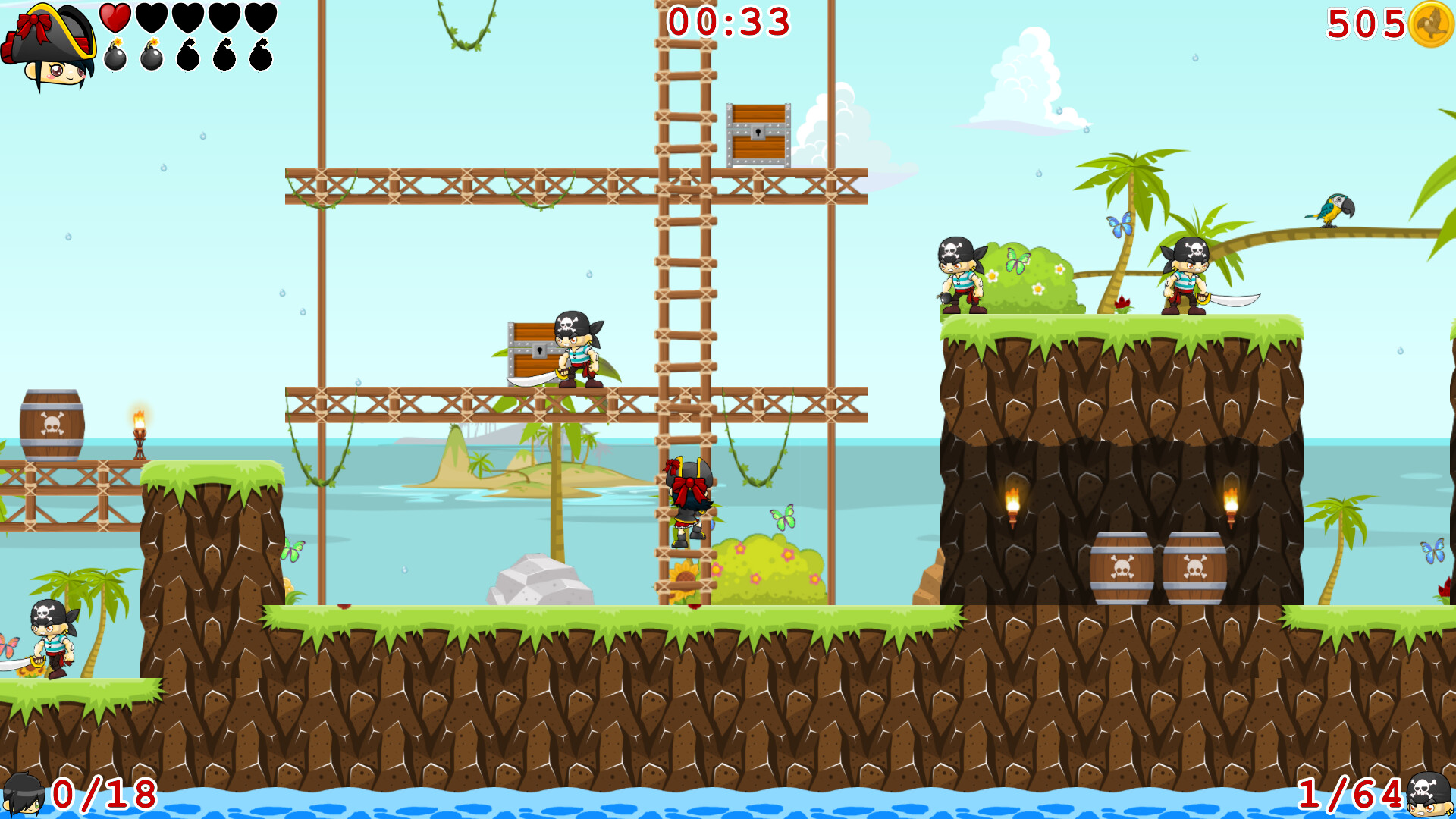Image resolution: width=1456 pixels, height=819 pixels.
Task: Click the pirate head icon next to 0/18
Action: 25,795
